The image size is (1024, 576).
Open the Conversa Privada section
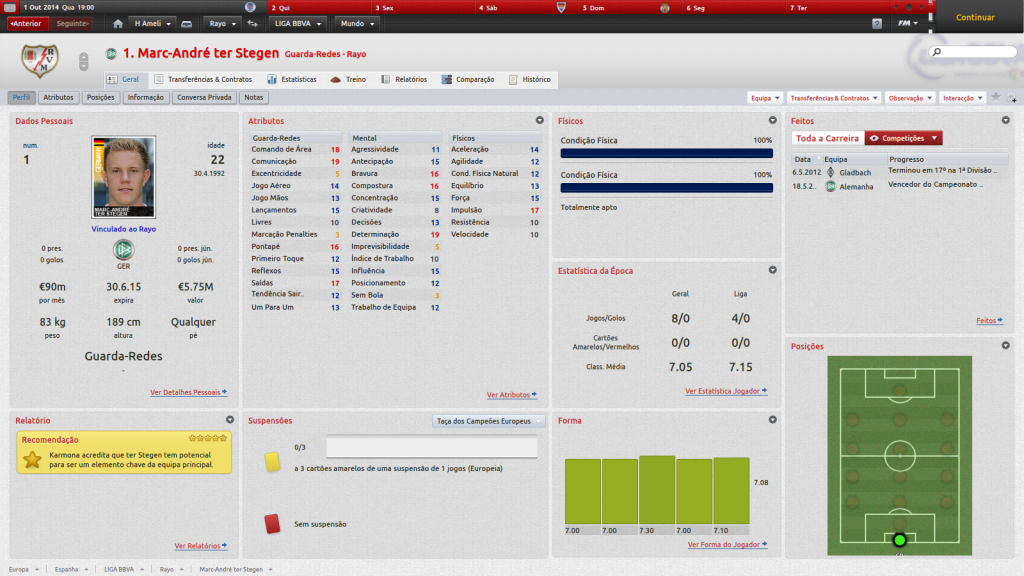coord(204,98)
